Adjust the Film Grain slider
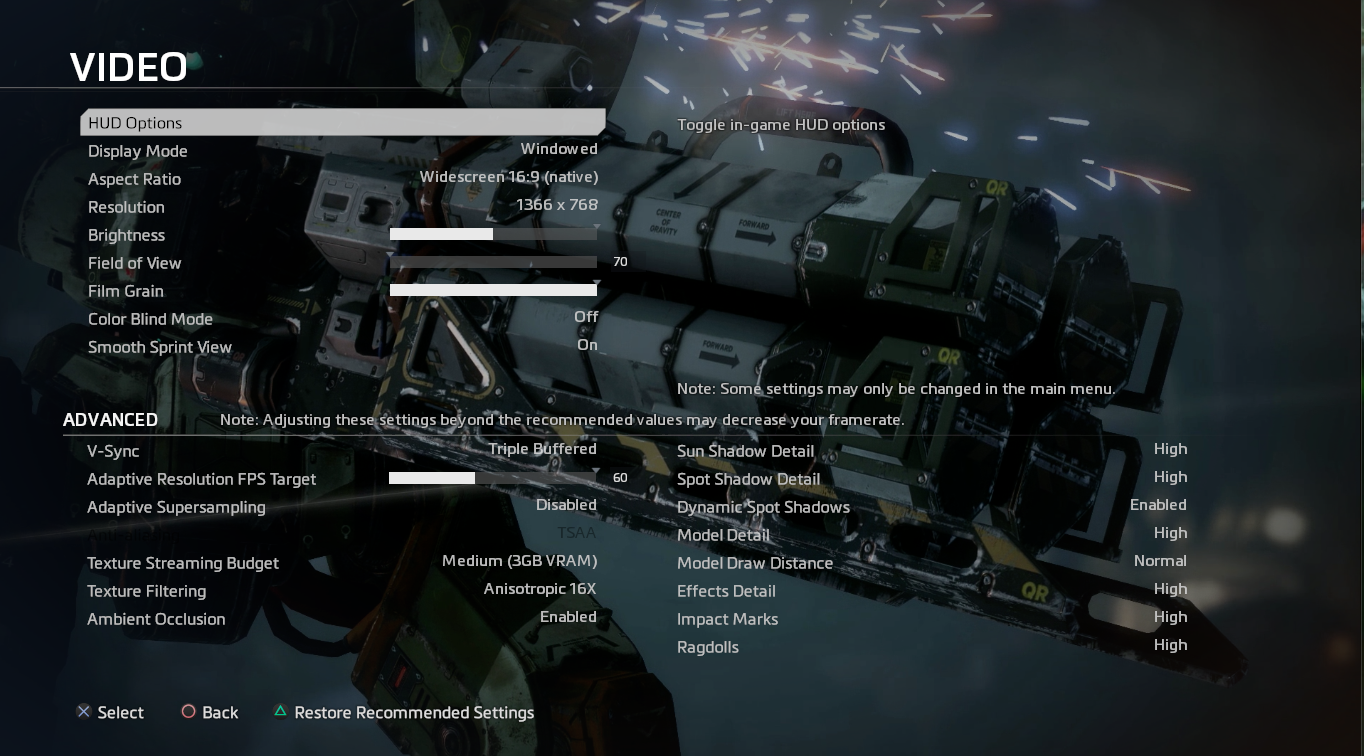 (493, 290)
